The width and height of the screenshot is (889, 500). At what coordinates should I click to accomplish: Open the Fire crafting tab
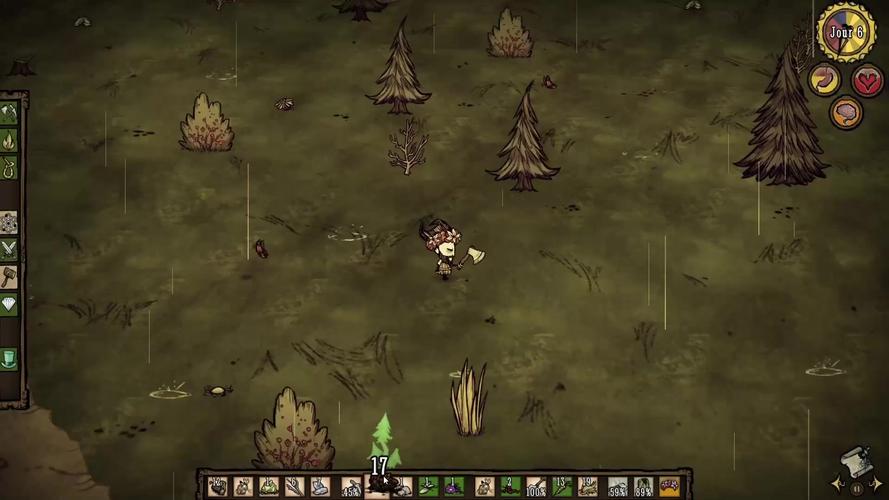[x=9, y=141]
